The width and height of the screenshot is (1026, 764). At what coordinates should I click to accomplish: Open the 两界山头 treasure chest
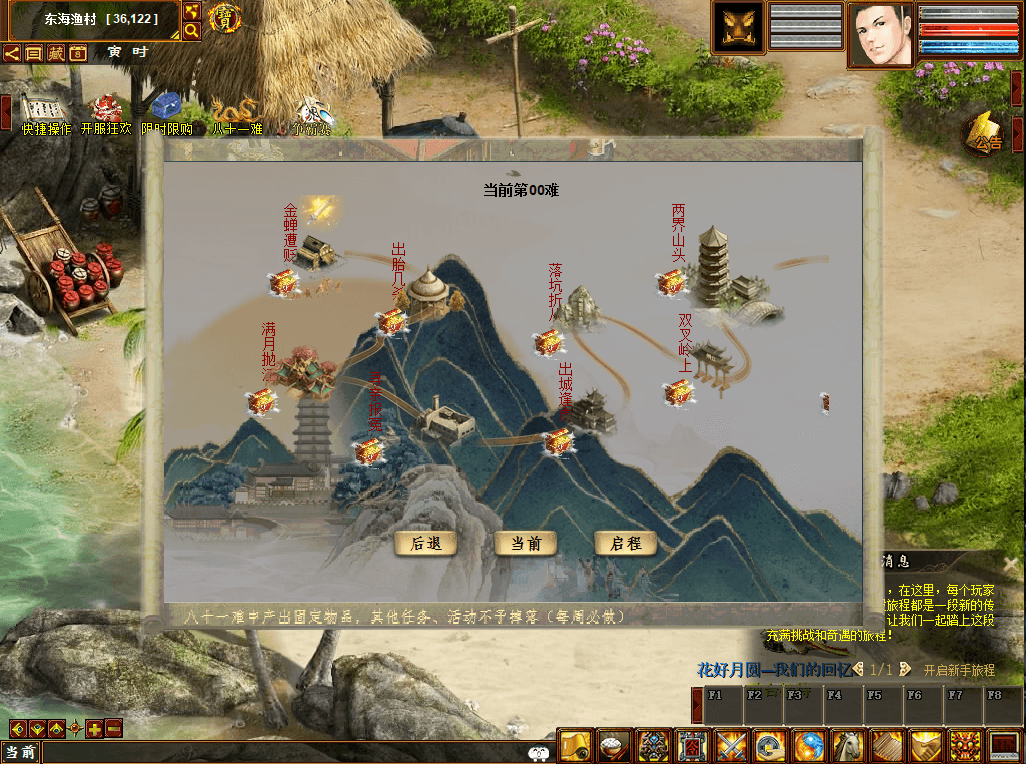click(671, 283)
